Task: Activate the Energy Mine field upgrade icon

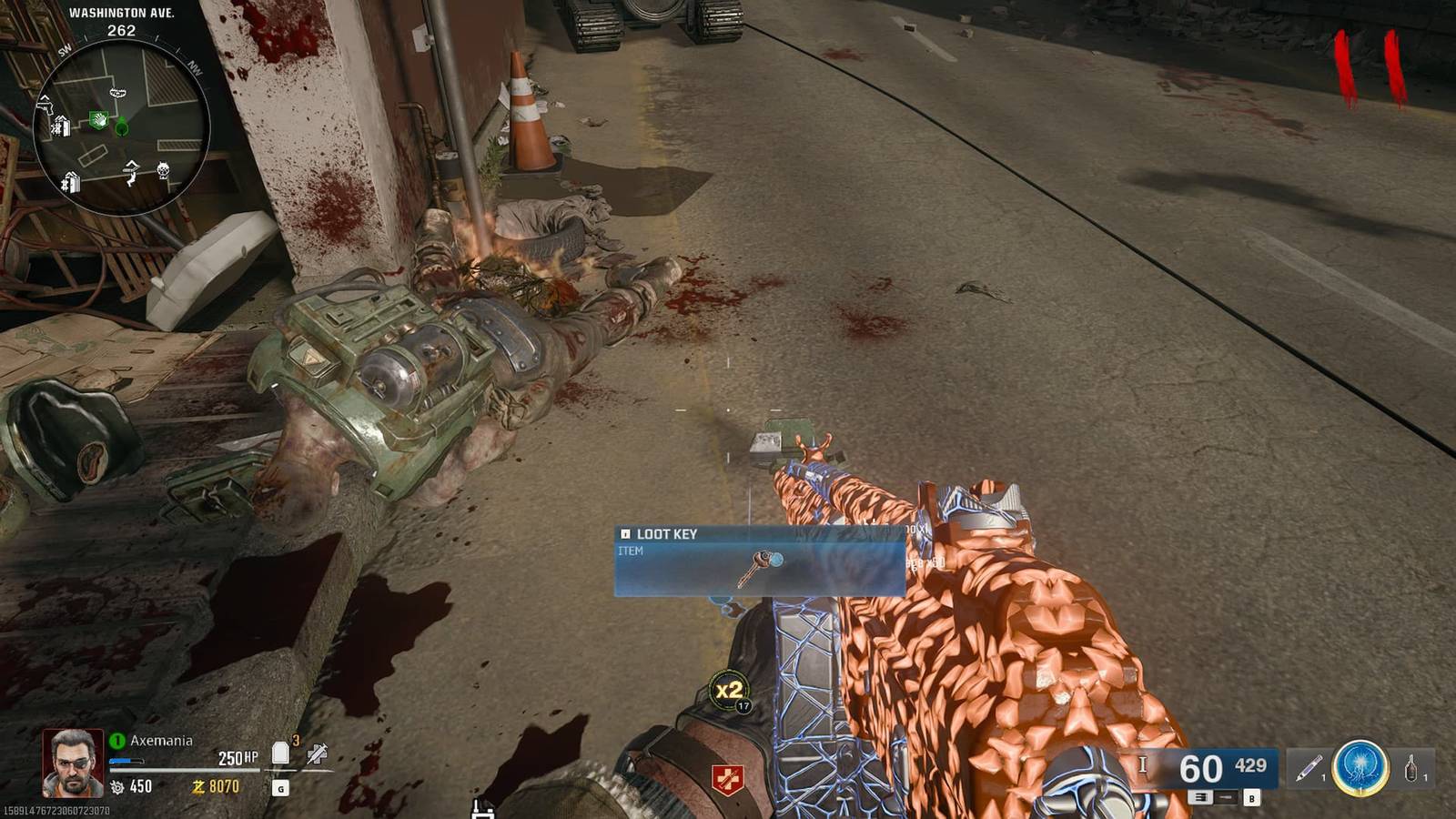Action: (x=1360, y=767)
